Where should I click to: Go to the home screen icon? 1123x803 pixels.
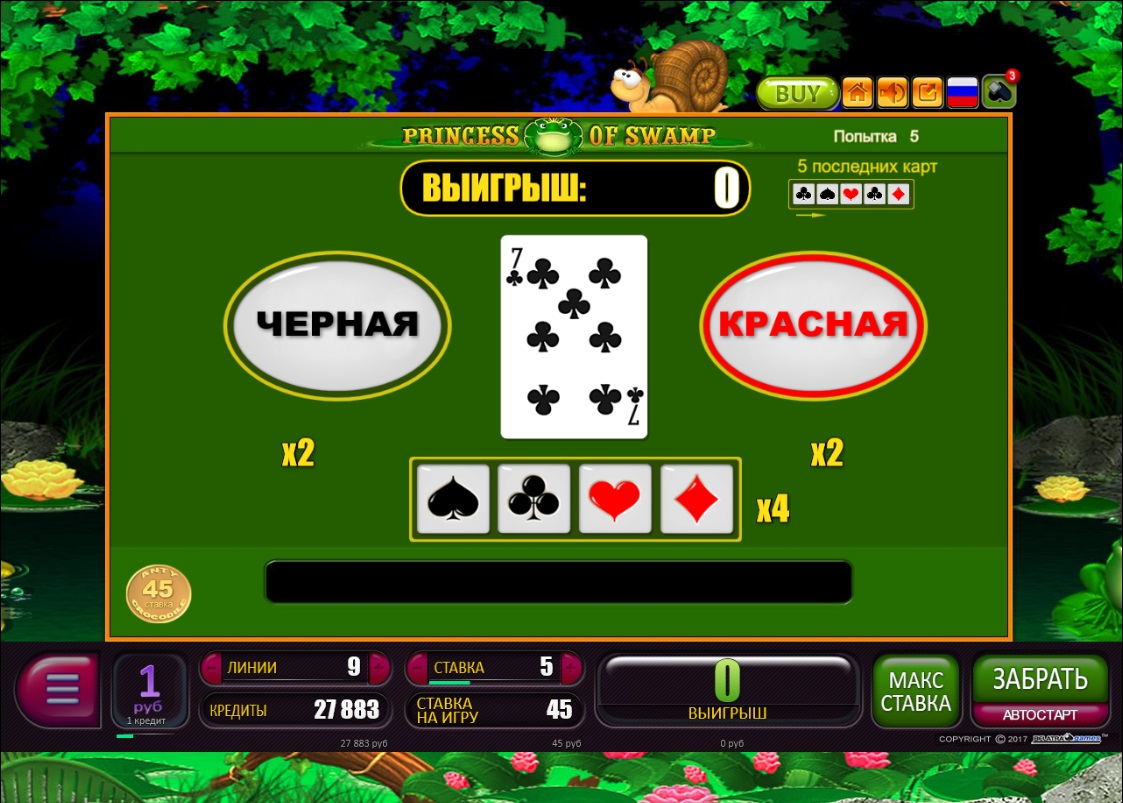point(857,93)
